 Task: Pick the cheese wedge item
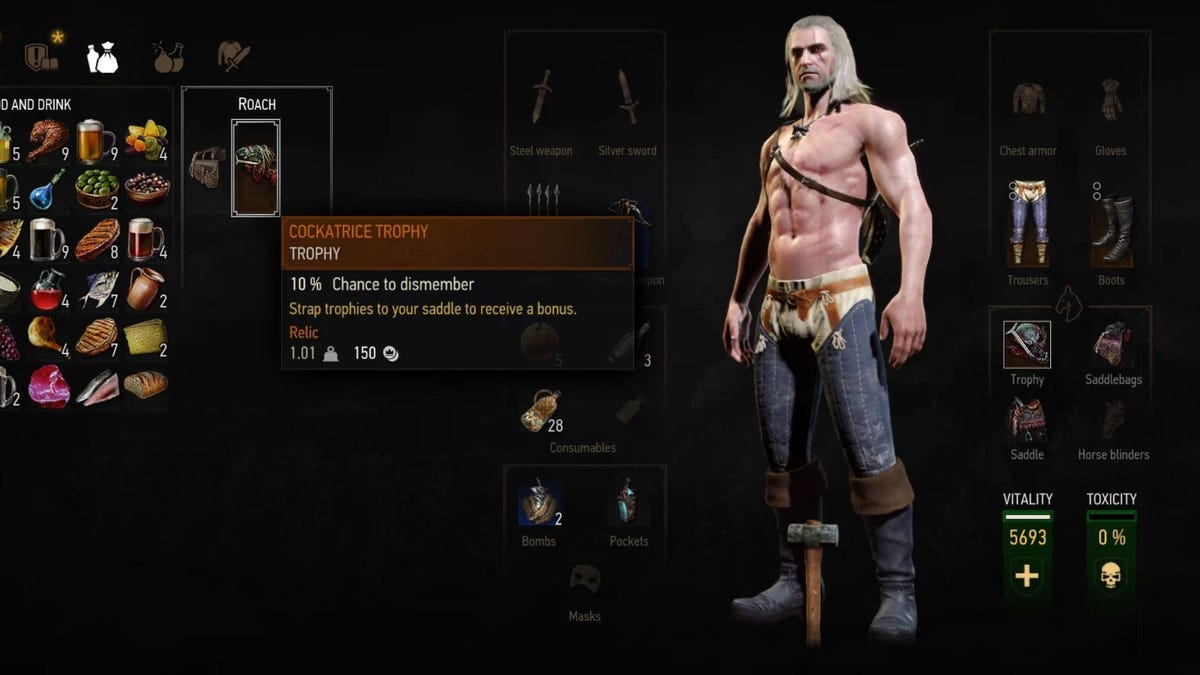pyautogui.click(x=146, y=336)
